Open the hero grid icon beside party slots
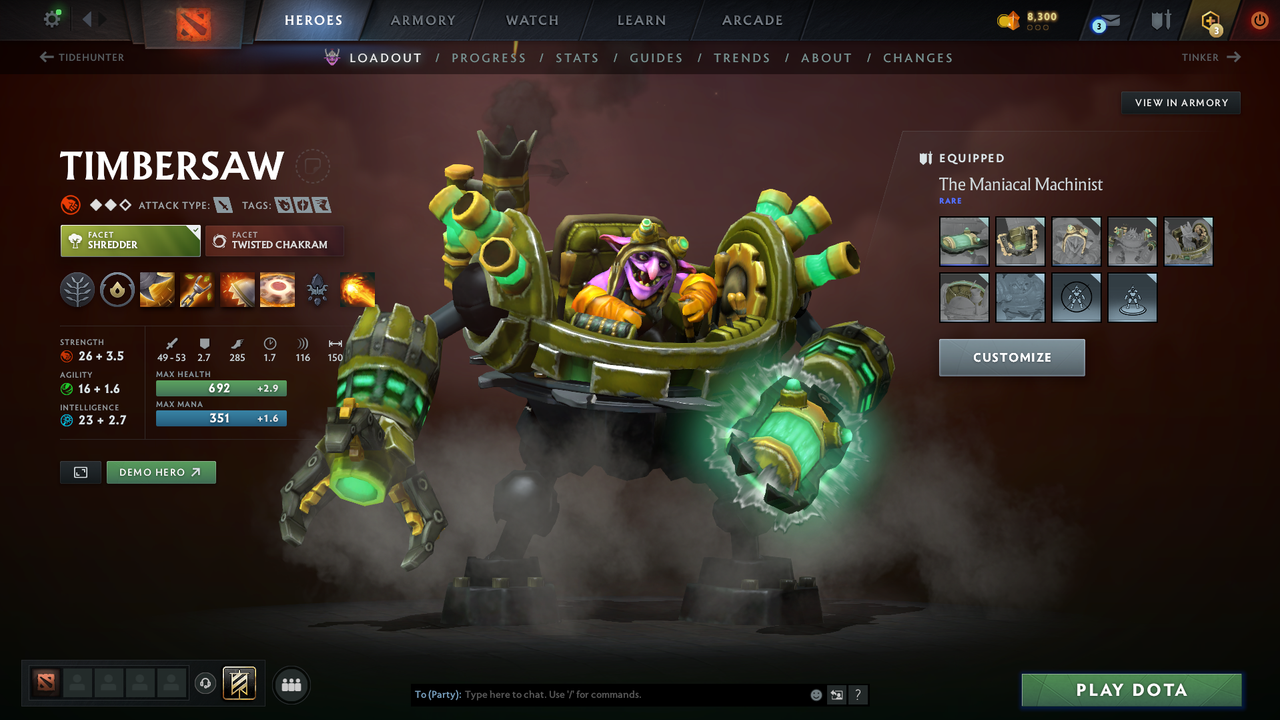This screenshot has height=720, width=1280. point(291,684)
